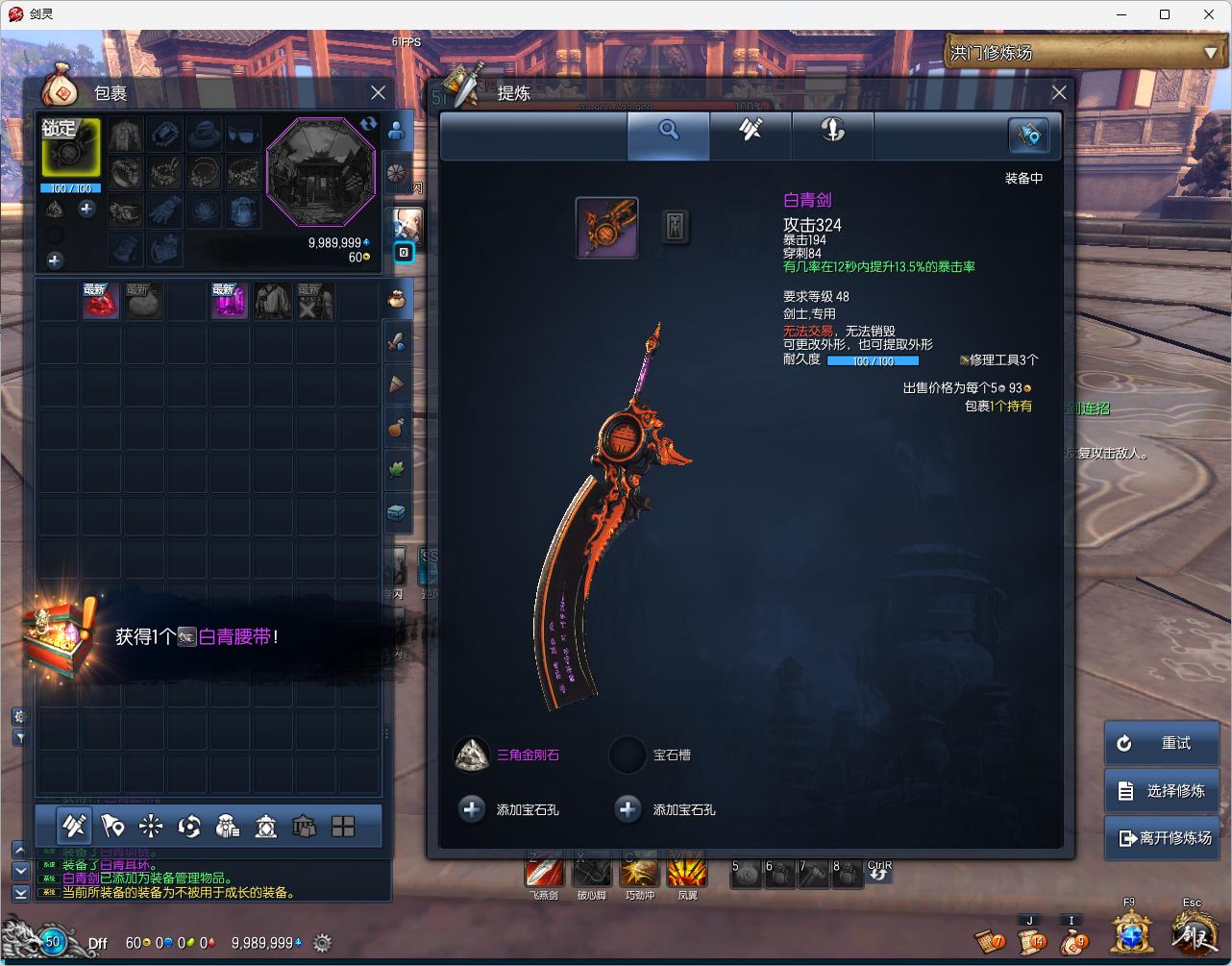Image resolution: width=1232 pixels, height=966 pixels.
Task: Activate the 凤翼 skill icon
Action: pos(687,872)
